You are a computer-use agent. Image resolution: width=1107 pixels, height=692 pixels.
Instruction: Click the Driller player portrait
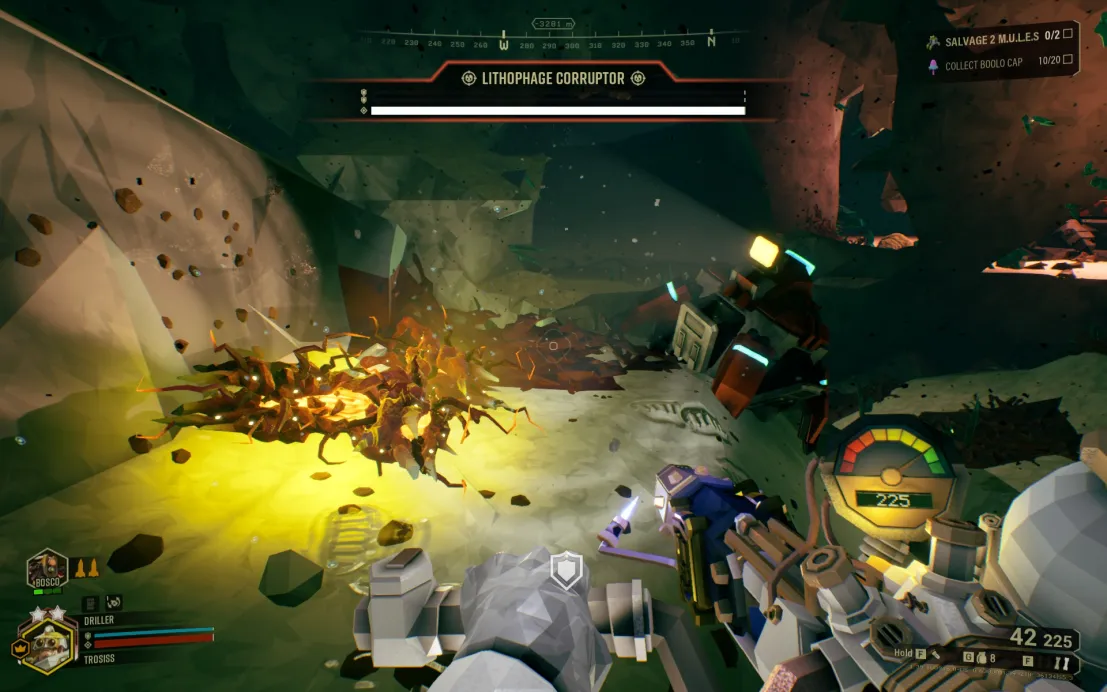point(48,645)
